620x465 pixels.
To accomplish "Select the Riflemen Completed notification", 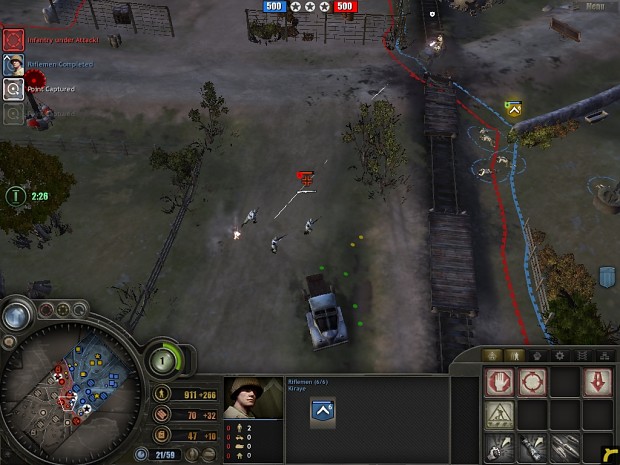I will [13, 65].
